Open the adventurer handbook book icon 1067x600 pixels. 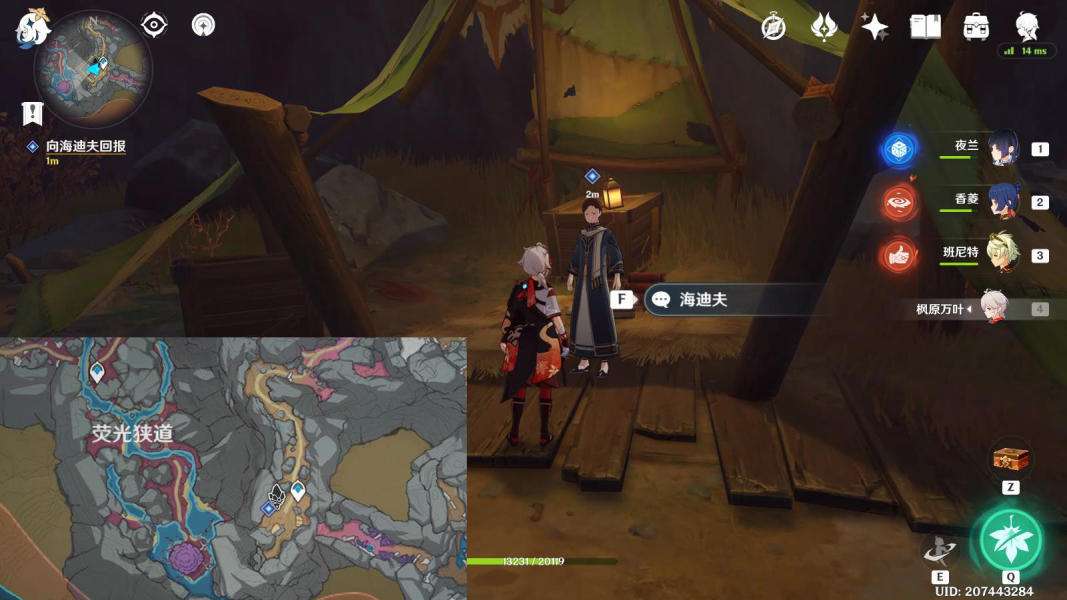pos(925,27)
